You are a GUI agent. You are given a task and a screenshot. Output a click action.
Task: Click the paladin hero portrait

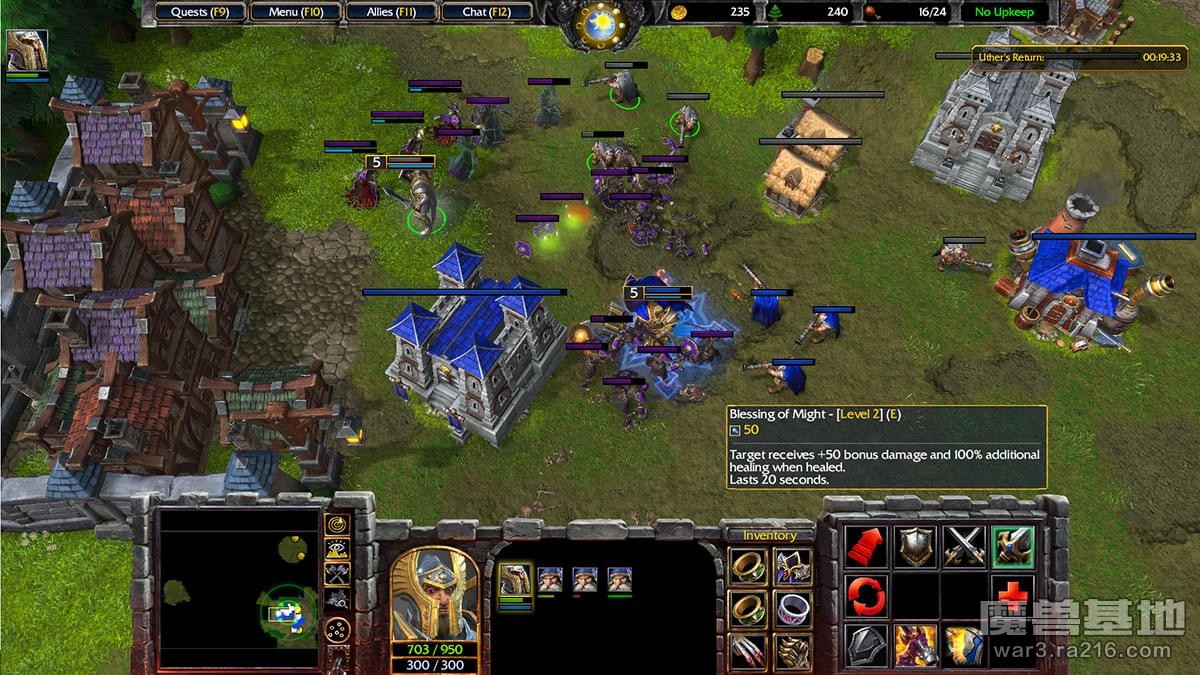coord(434,594)
